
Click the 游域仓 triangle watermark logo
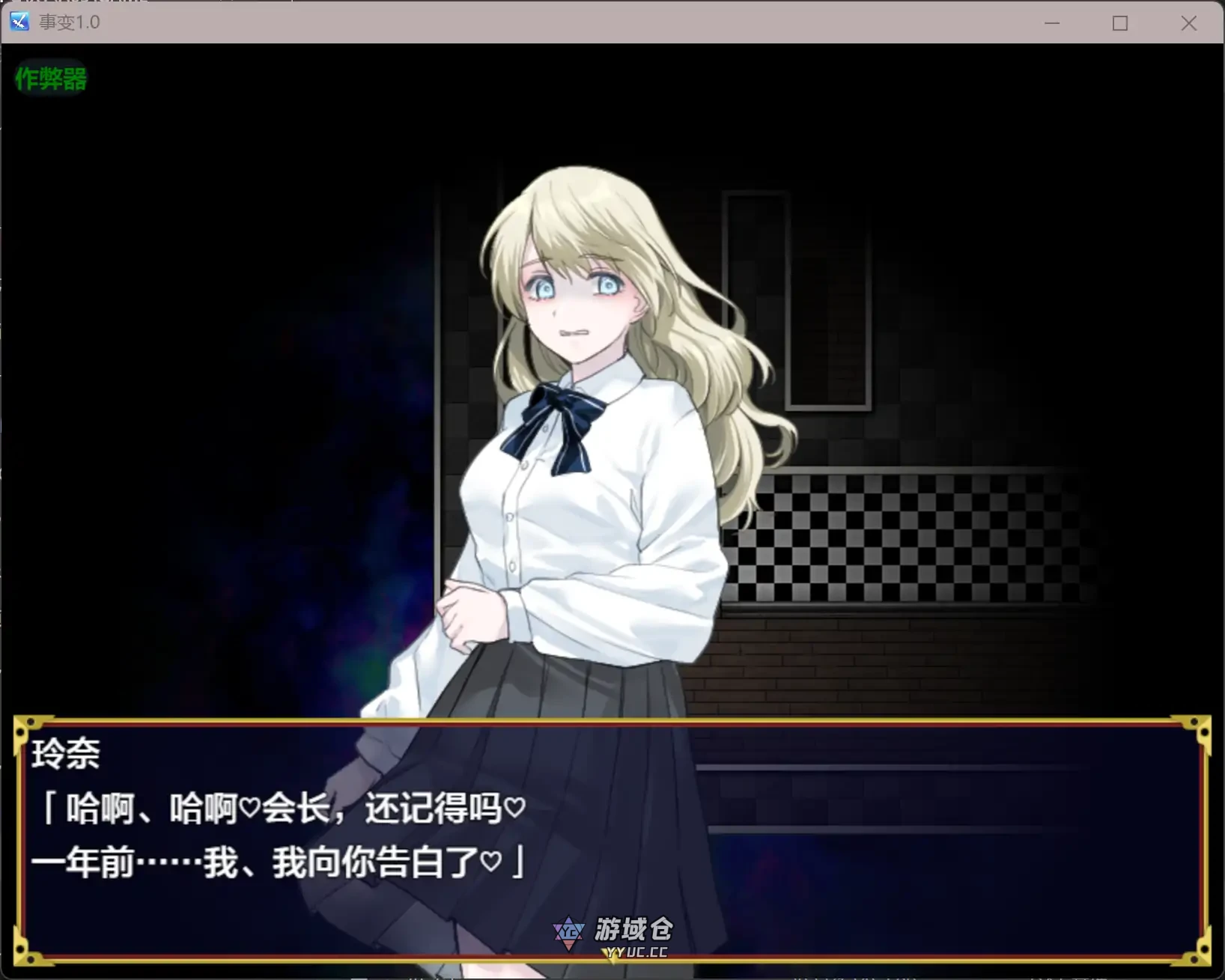pyautogui.click(x=571, y=934)
